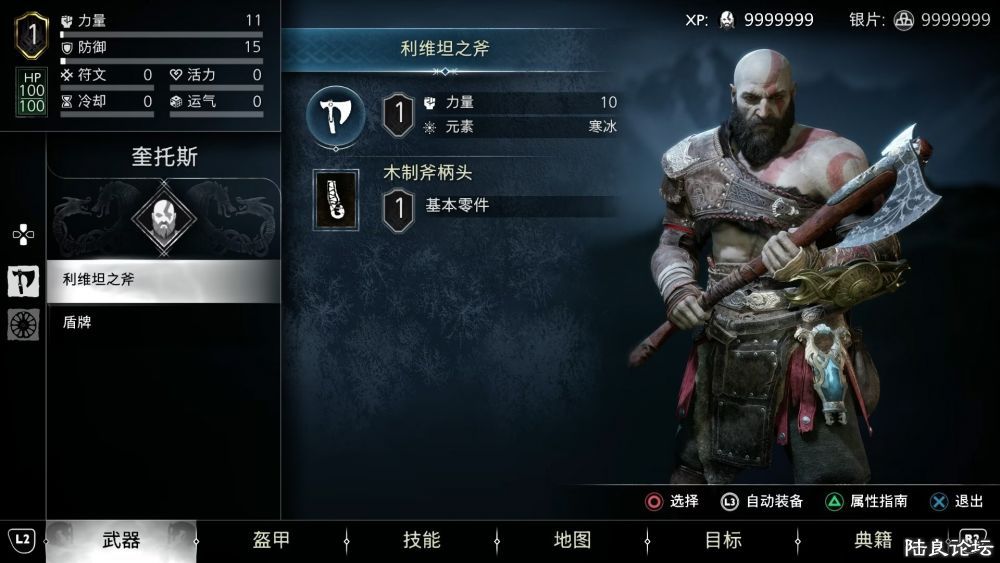Screen dimensions: 1000x563
Task: Select 利维坦之斧 in the weapon list
Action: (164, 280)
